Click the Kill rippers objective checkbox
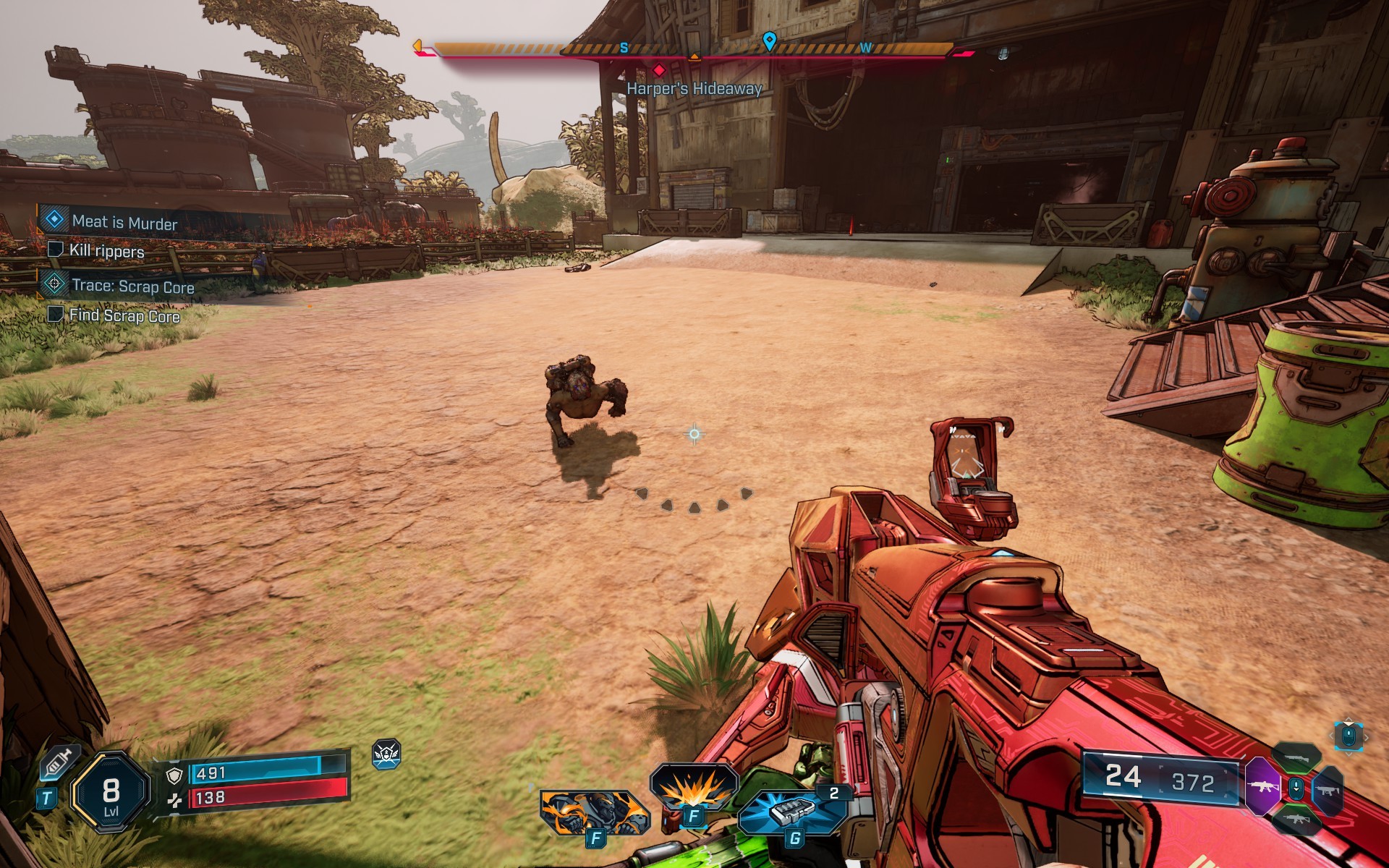 tap(55, 250)
